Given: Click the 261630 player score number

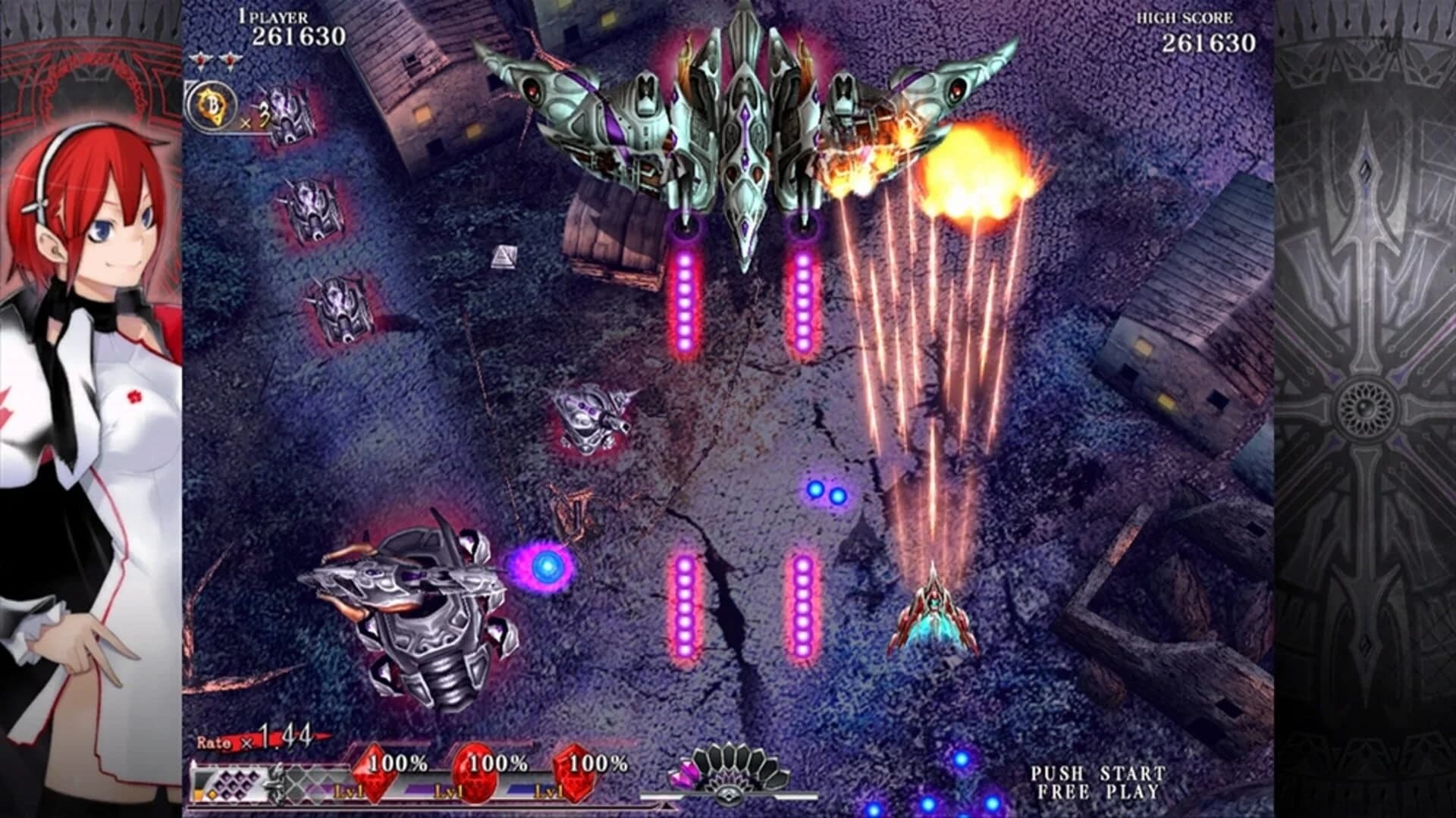Looking at the screenshot, I should point(299,33).
